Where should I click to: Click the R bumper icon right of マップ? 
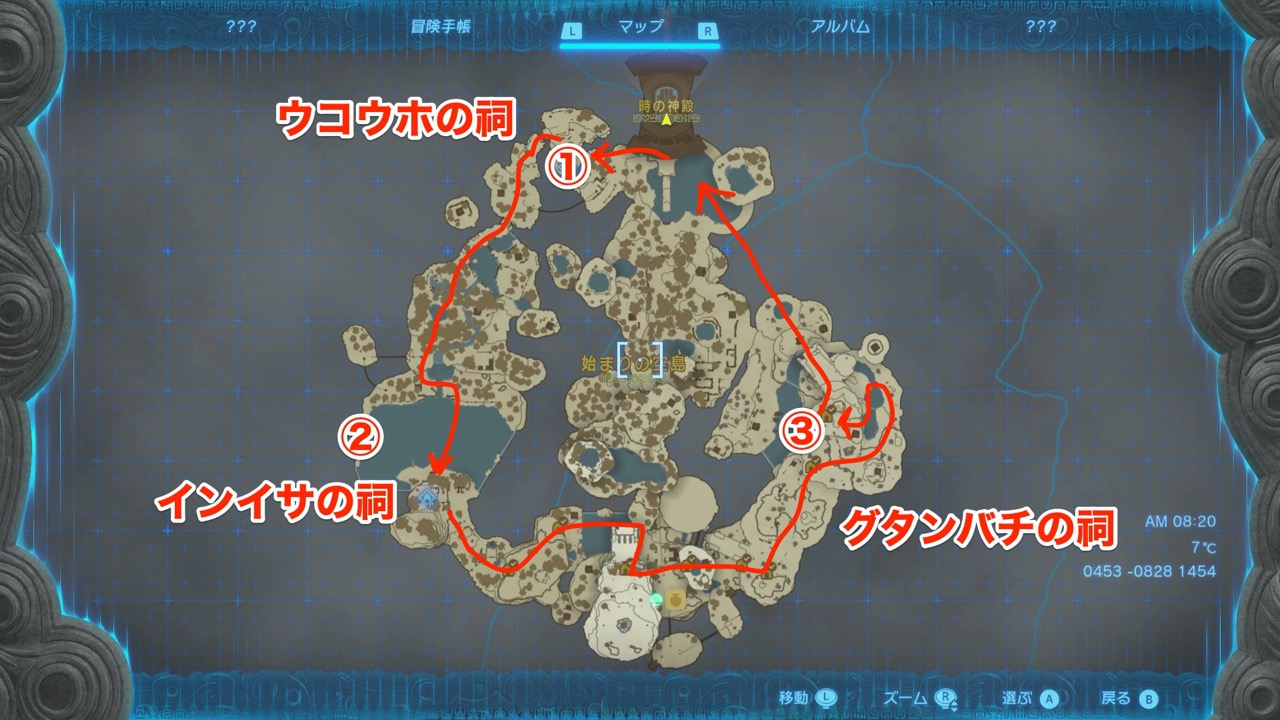[x=707, y=30]
